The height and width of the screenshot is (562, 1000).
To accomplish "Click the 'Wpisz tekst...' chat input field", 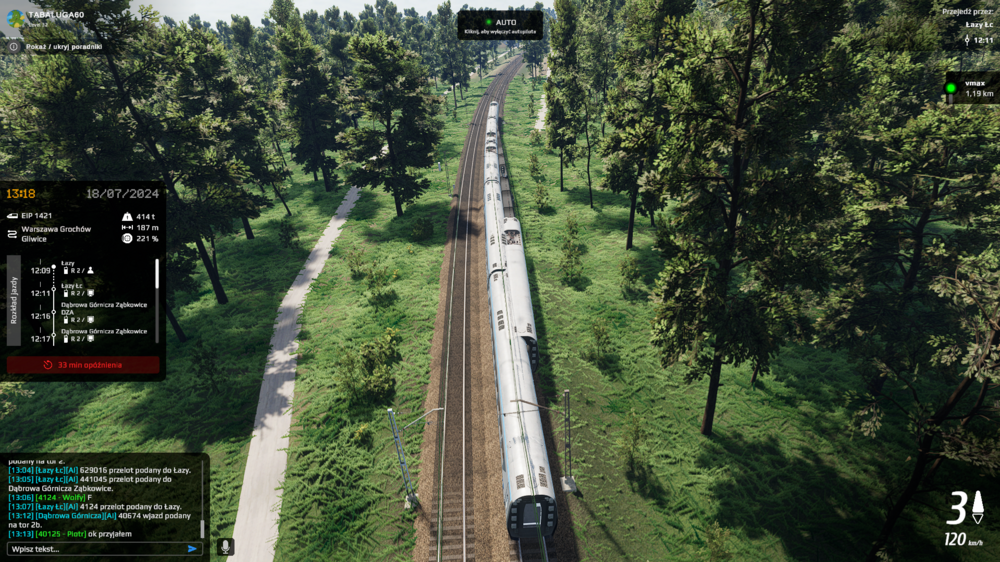I will click(x=95, y=548).
